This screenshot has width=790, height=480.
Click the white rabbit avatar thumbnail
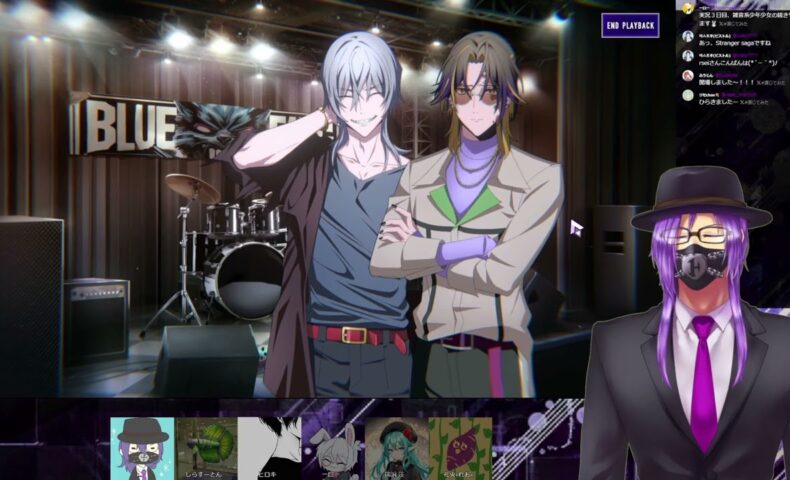[333, 449]
